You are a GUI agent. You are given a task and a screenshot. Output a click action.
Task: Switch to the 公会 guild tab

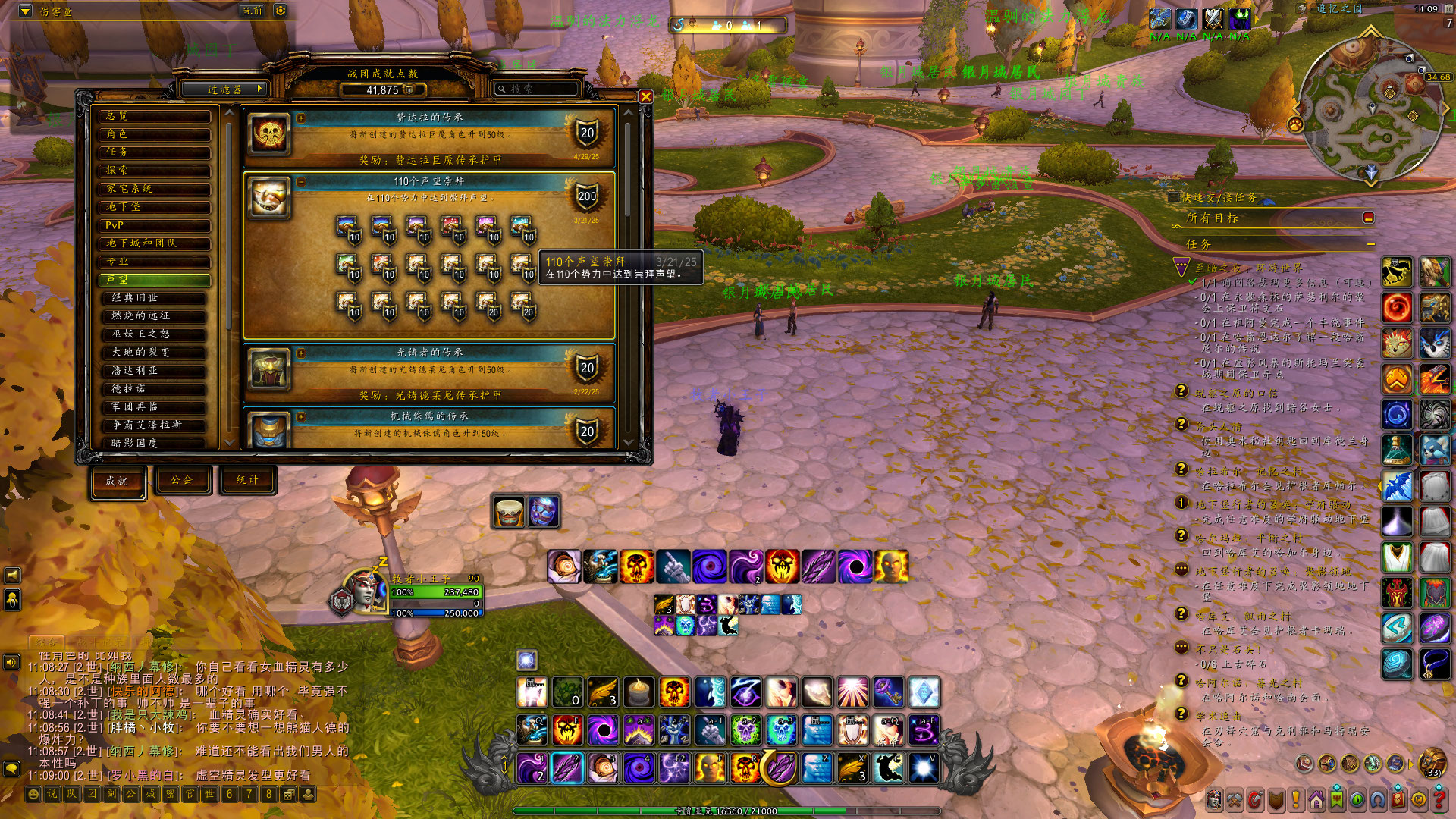(x=182, y=480)
